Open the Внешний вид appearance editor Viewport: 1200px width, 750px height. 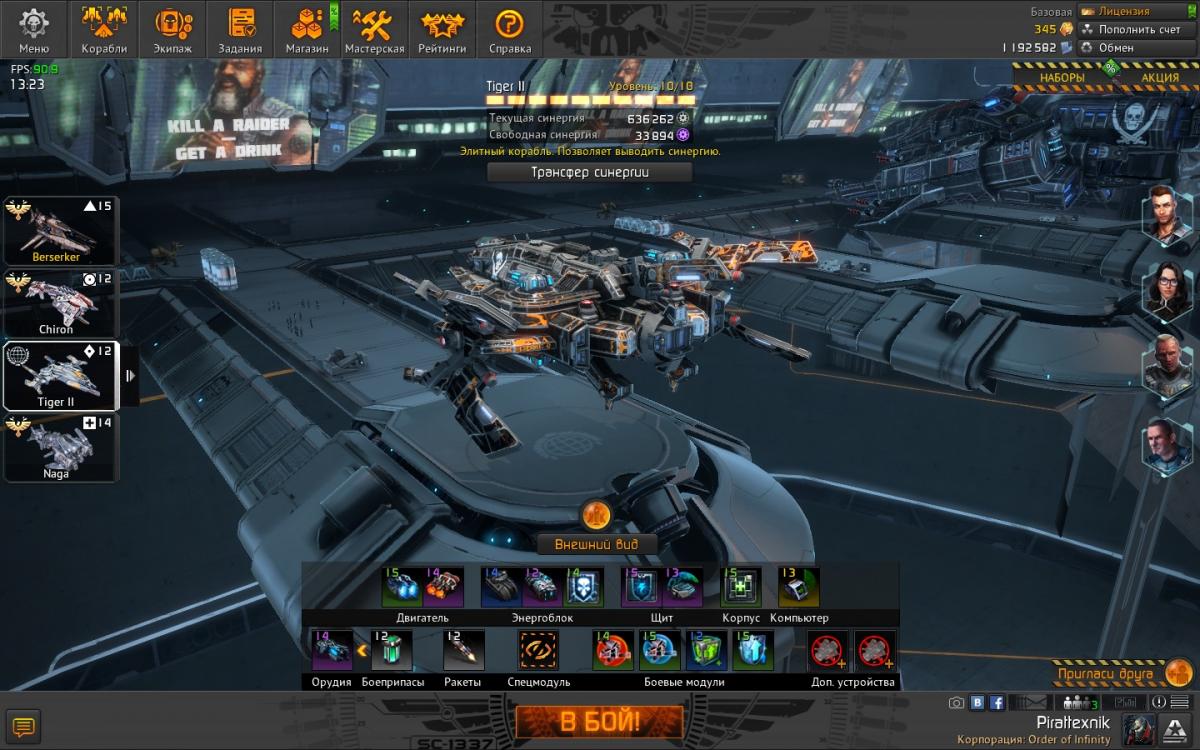[598, 544]
